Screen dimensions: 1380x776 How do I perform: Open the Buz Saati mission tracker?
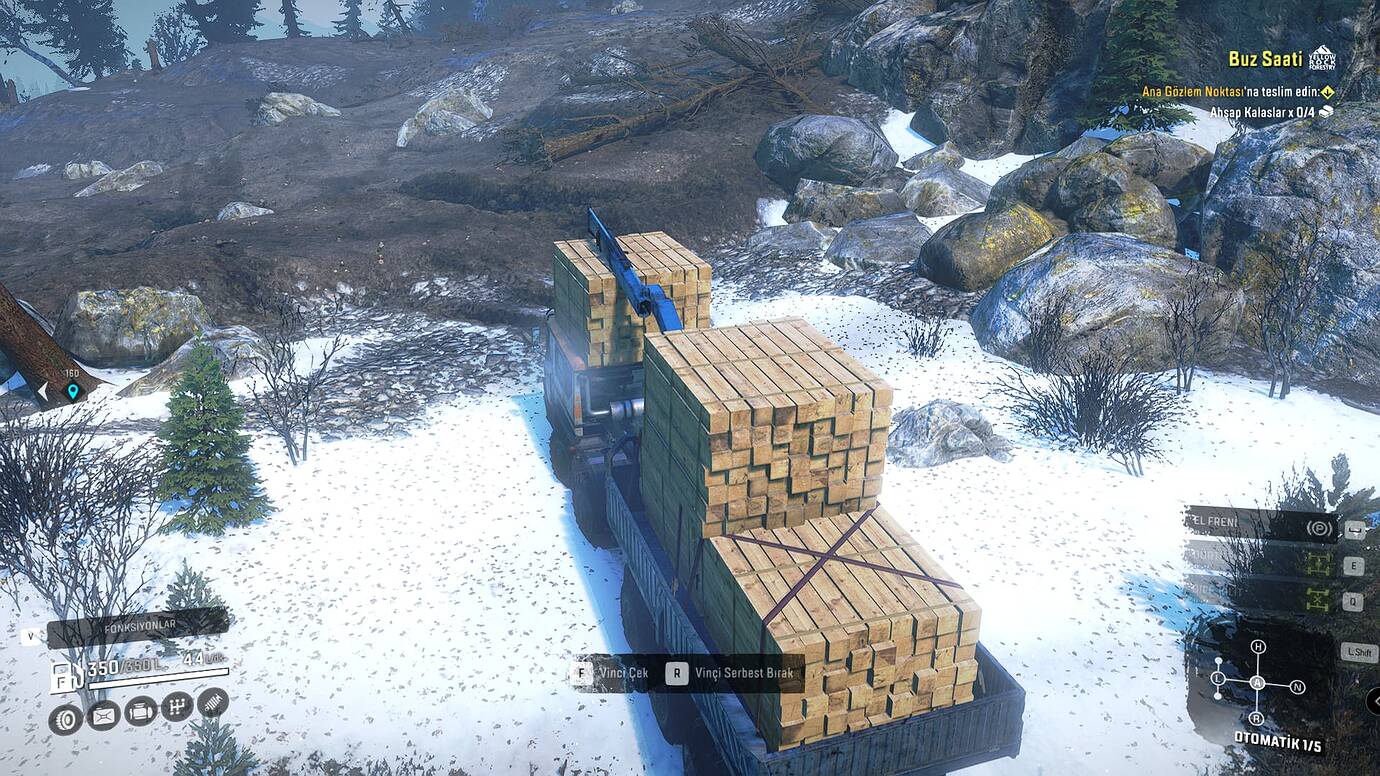[1265, 59]
